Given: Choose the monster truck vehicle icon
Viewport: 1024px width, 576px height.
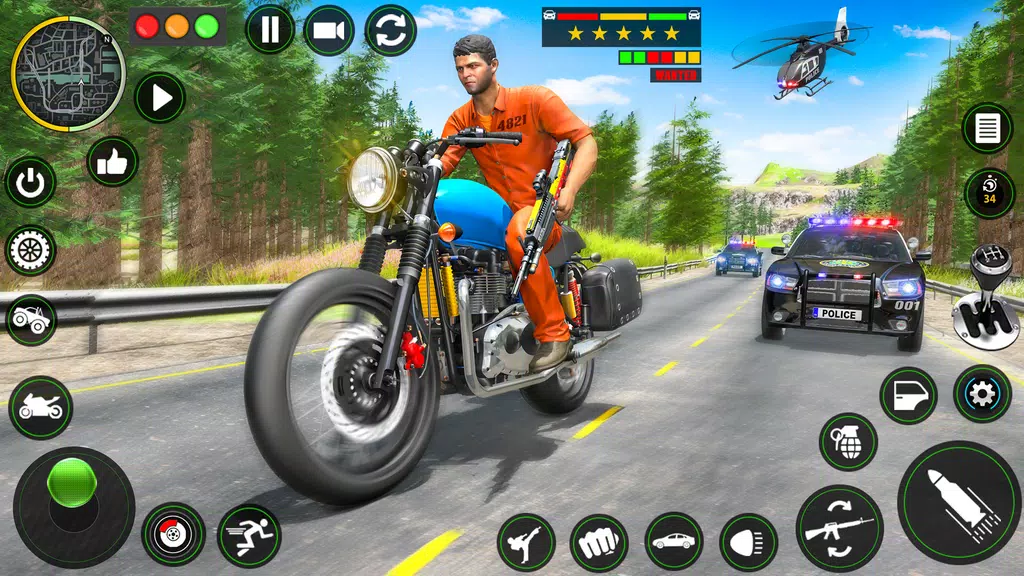Looking at the screenshot, I should (x=31, y=320).
